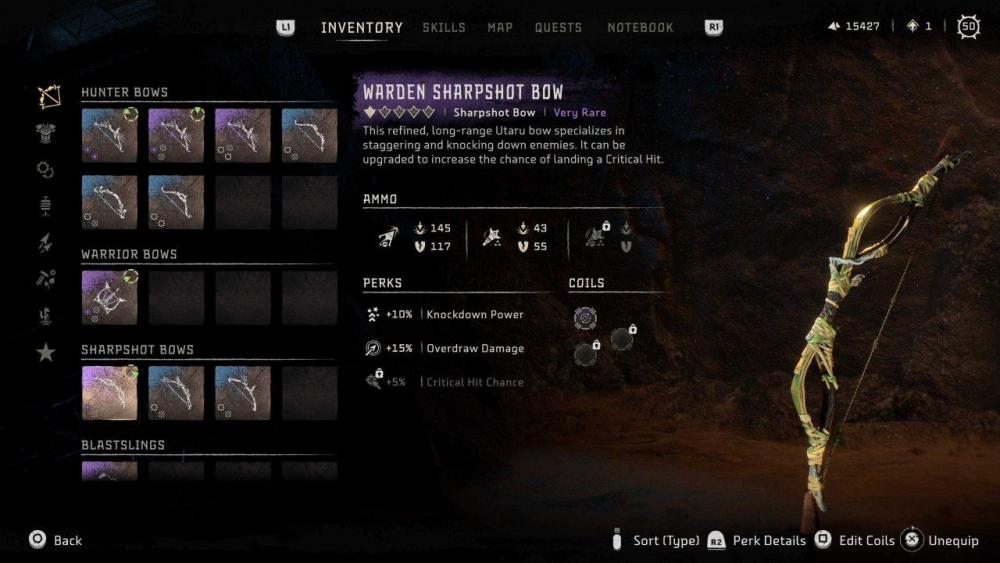Open the lightning bolt inventory category

click(x=46, y=243)
